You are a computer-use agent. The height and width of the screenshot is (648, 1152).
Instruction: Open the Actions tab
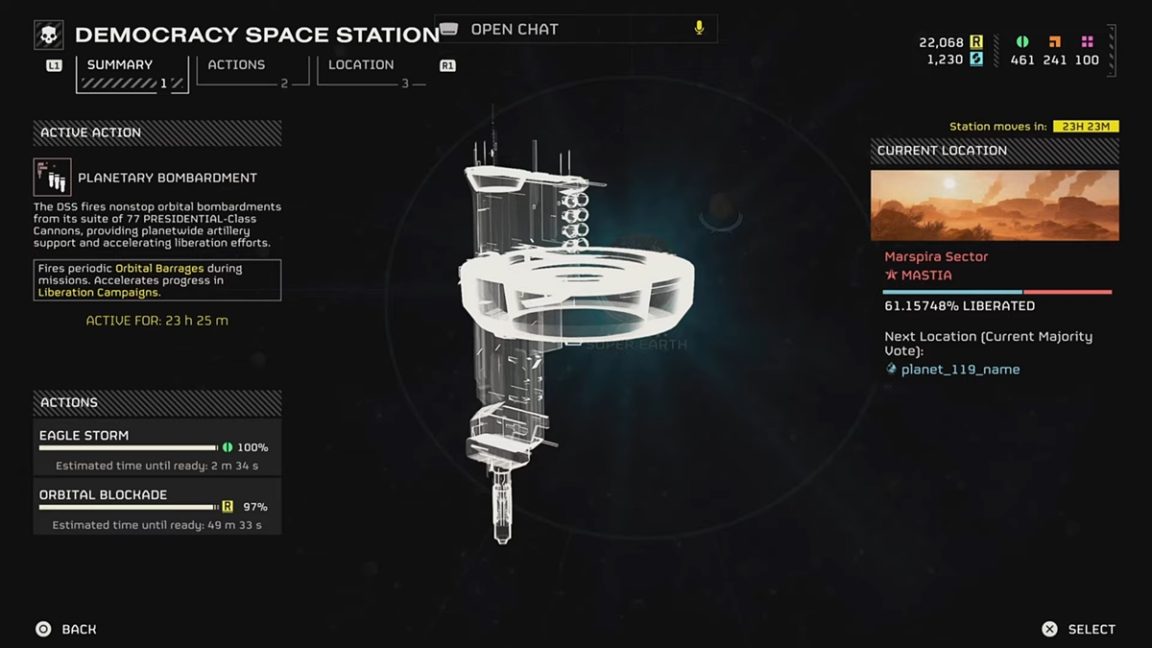point(237,65)
